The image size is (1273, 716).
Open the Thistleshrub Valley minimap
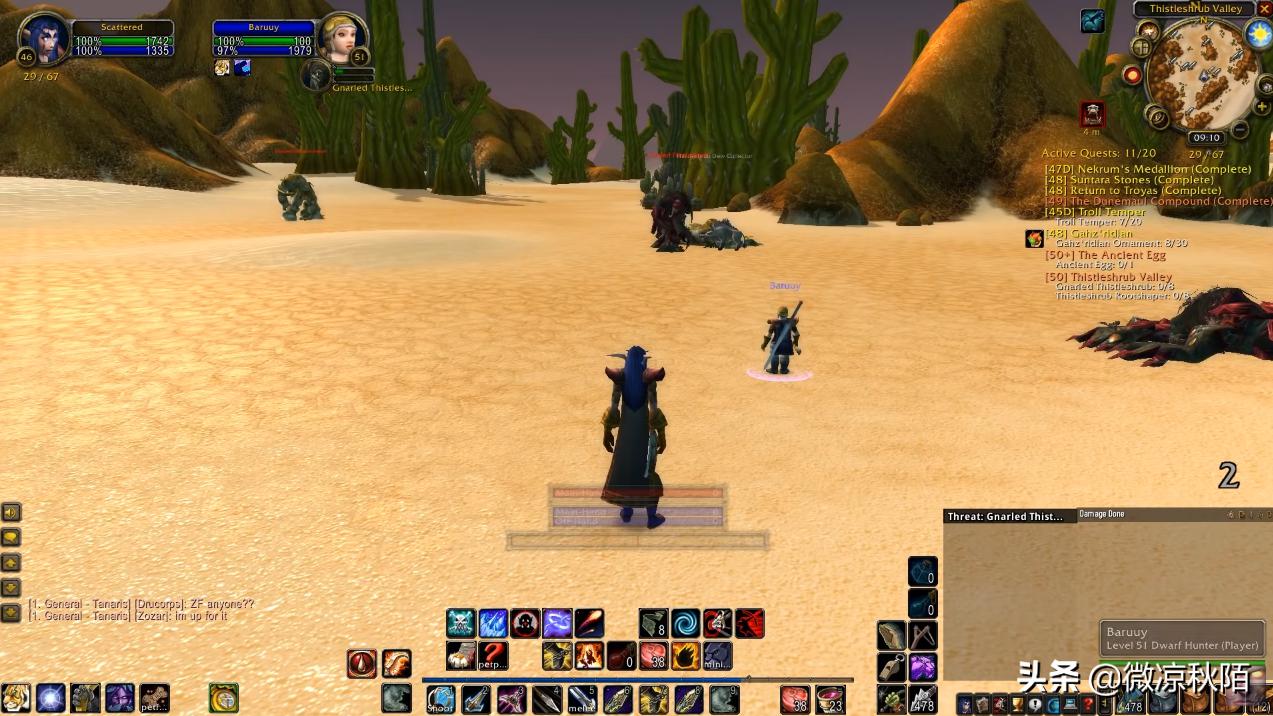[1198, 76]
